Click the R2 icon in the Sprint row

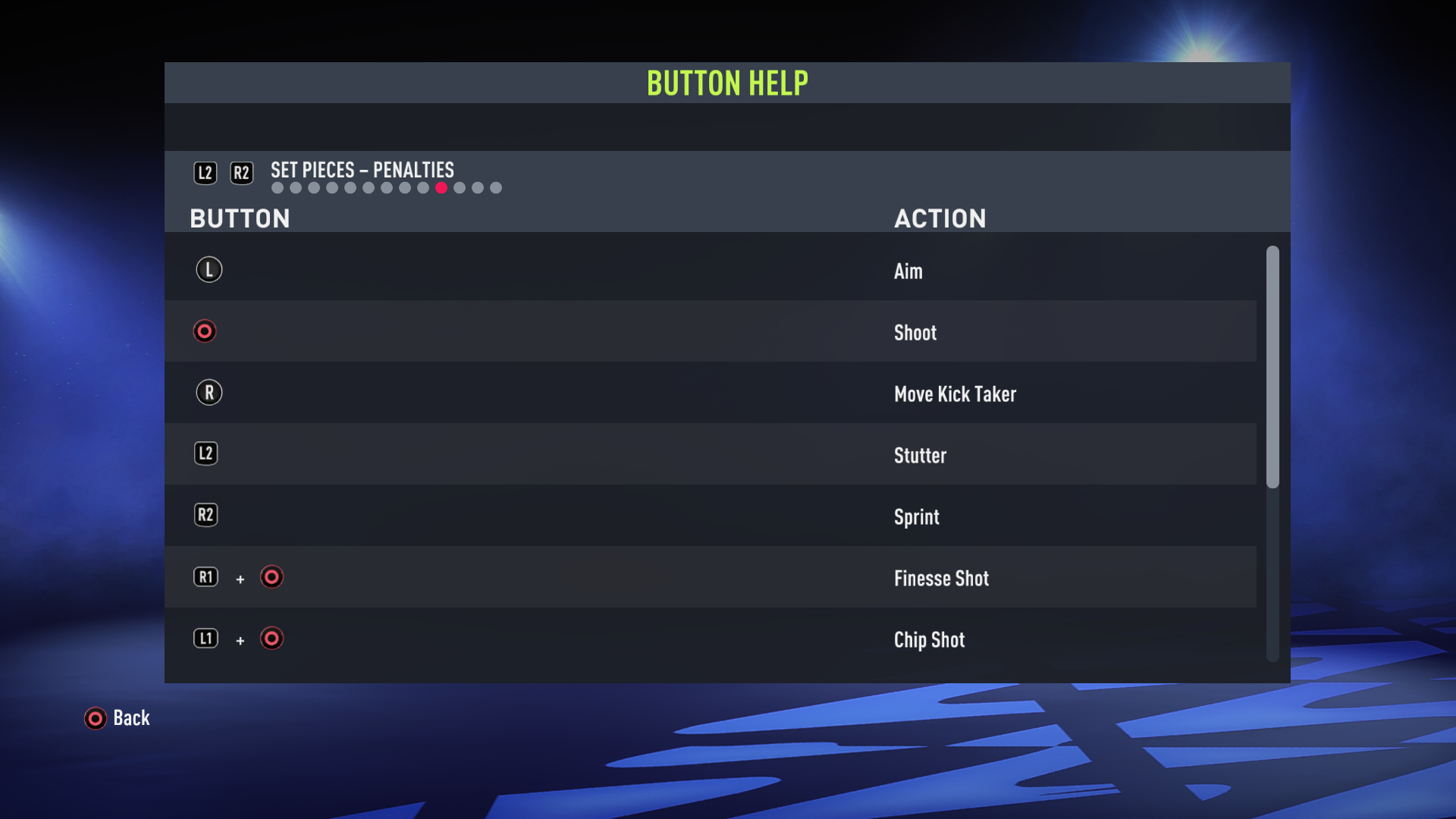point(206,515)
